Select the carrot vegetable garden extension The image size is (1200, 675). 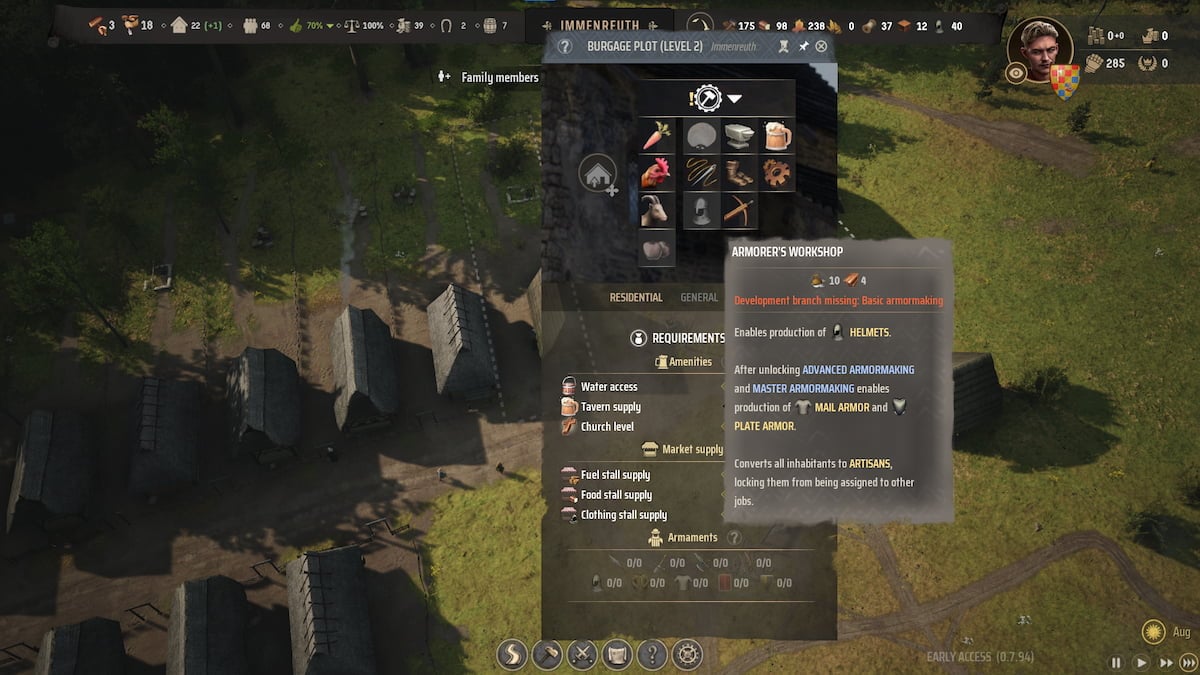tap(656, 136)
